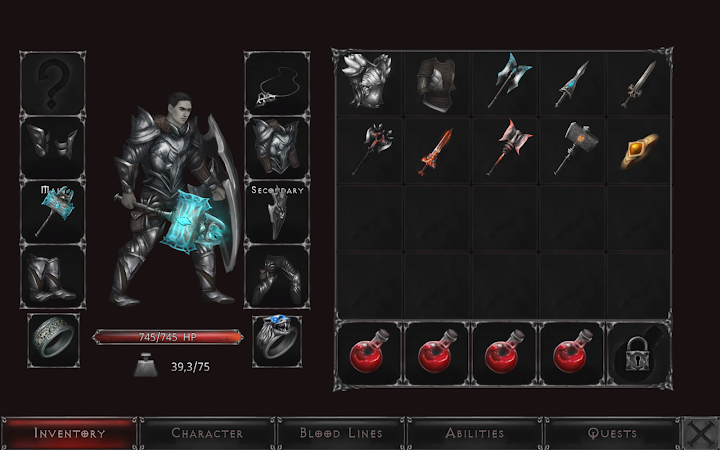Open the Blood Lines tab

[341, 433]
